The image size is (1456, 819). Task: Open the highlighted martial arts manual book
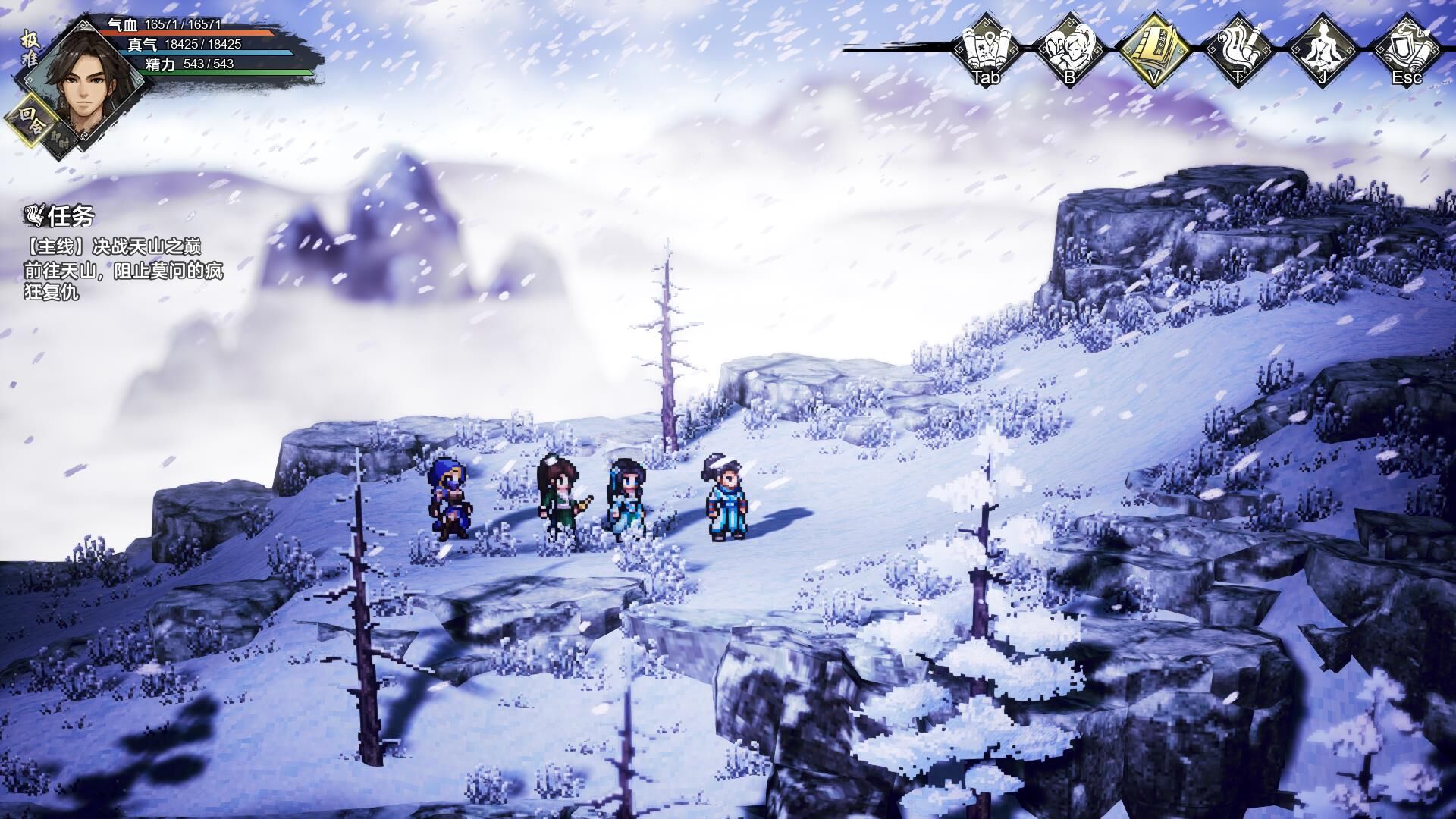(x=1153, y=47)
